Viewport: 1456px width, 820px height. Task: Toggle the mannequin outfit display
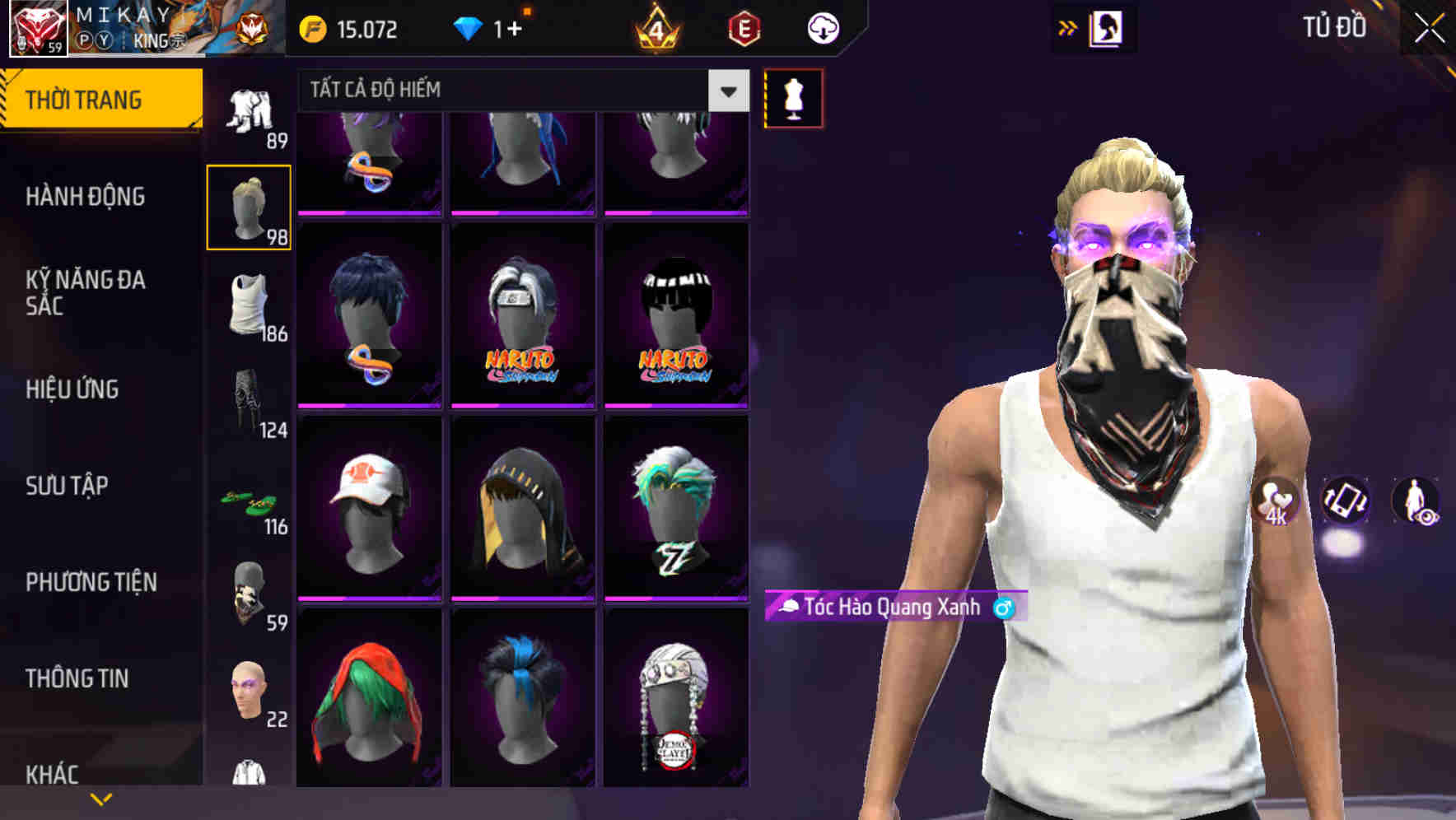tap(795, 98)
